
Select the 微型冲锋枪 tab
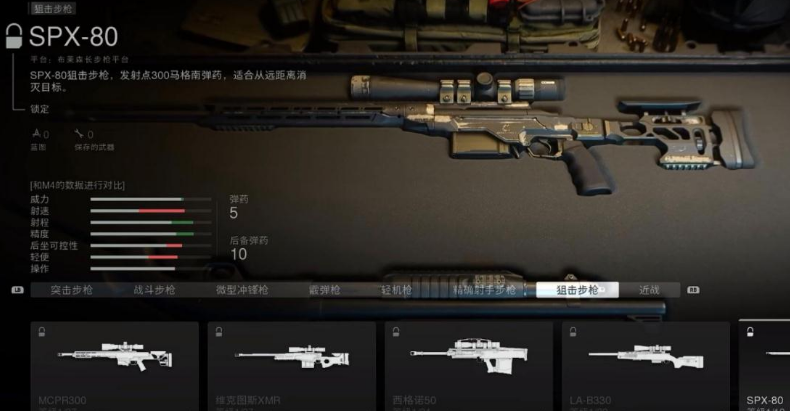(243, 290)
